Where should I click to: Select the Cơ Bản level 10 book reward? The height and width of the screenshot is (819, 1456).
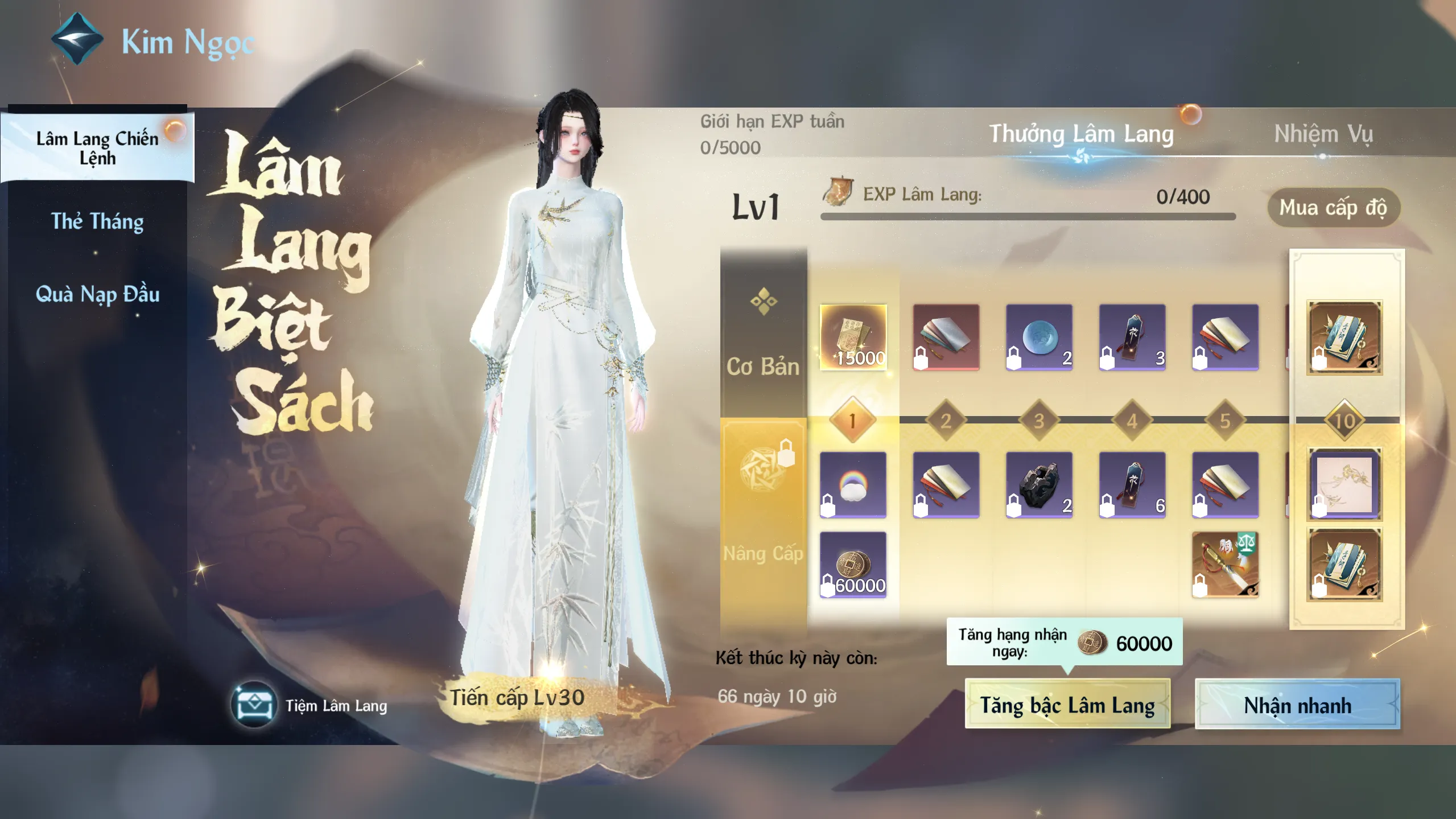point(1344,337)
